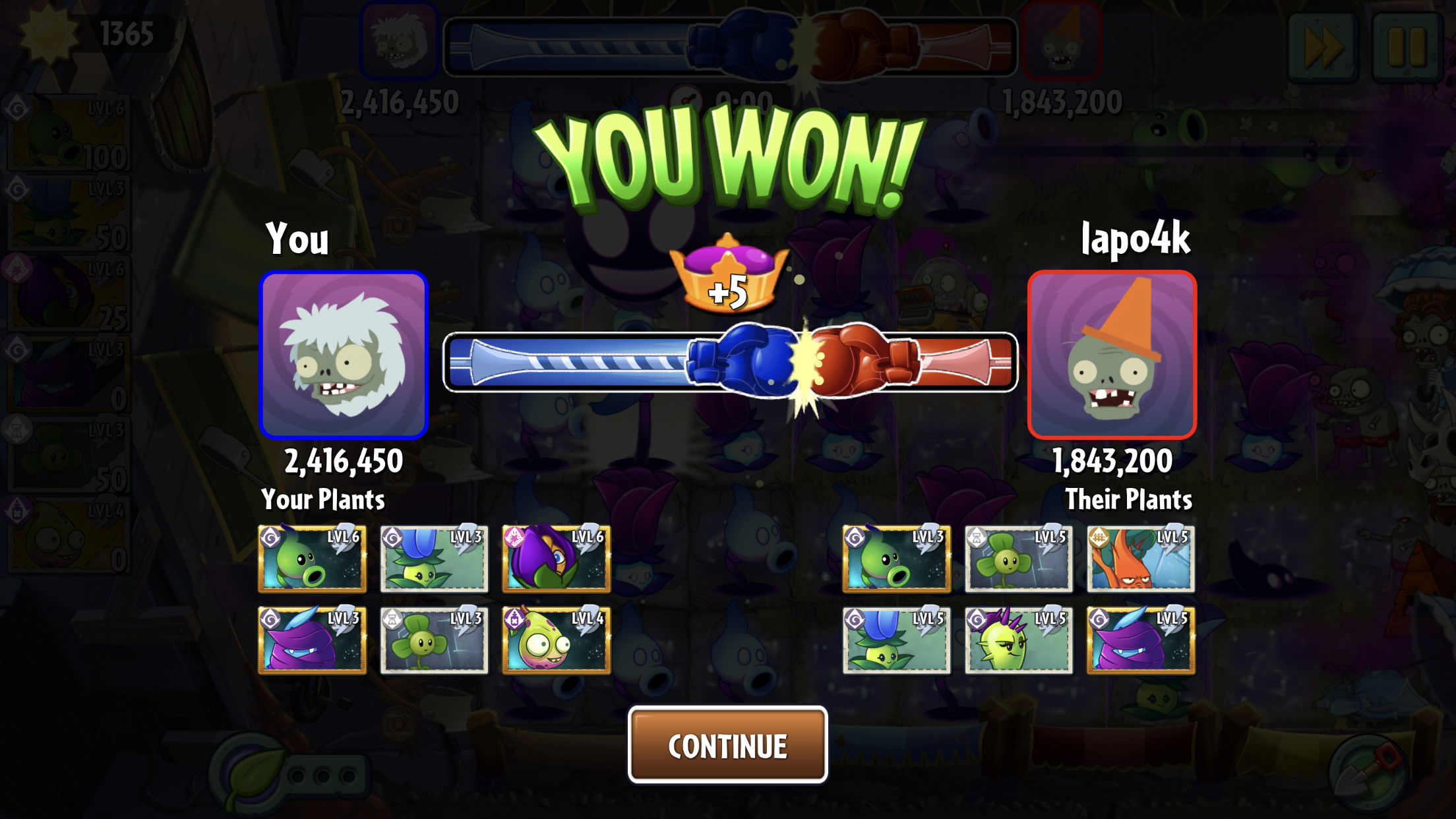1456x819 pixels.
Task: View opponent's LVL 5 Homing Thistle card
Action: (x=1018, y=640)
